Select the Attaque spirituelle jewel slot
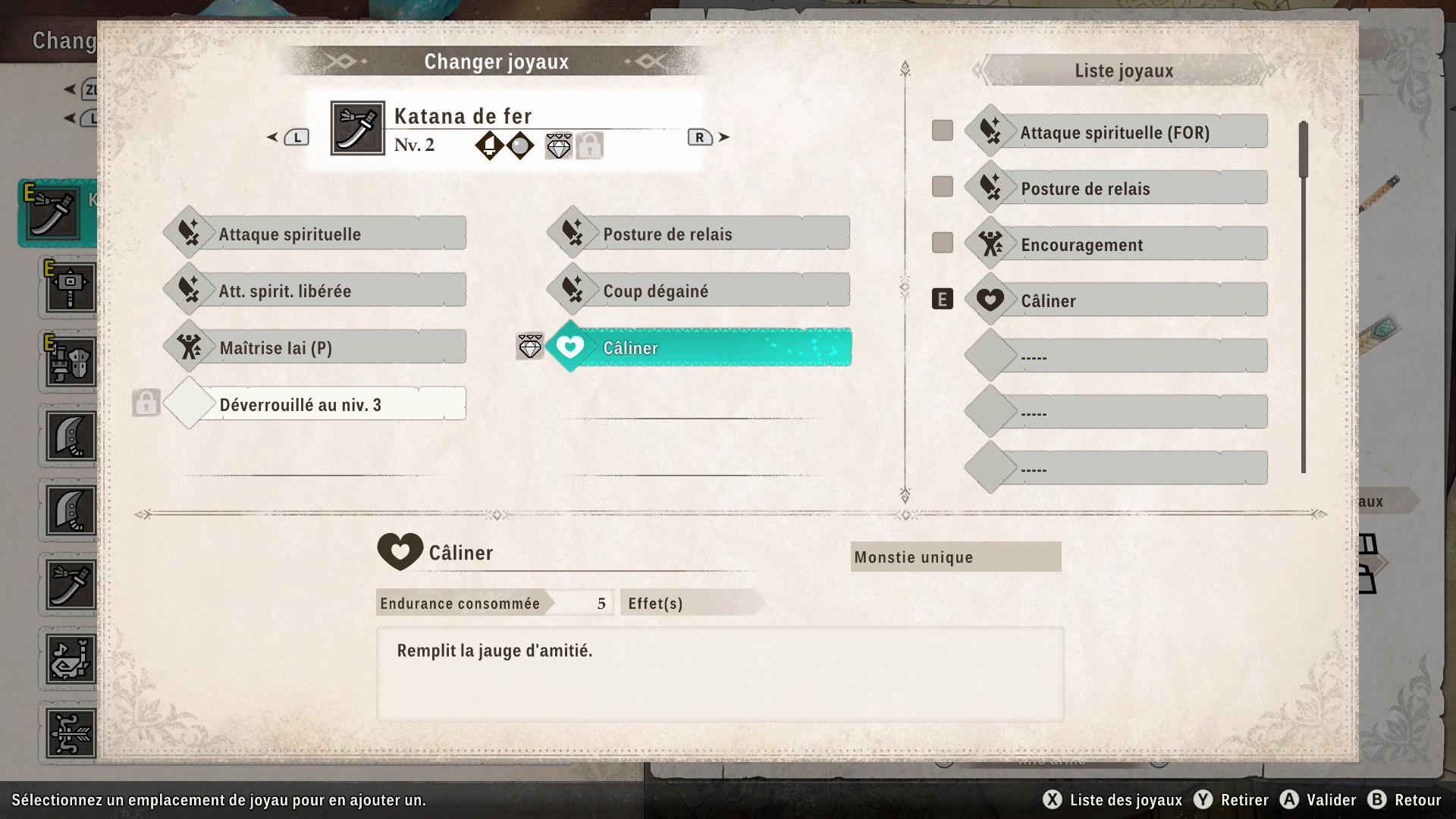 (315, 234)
